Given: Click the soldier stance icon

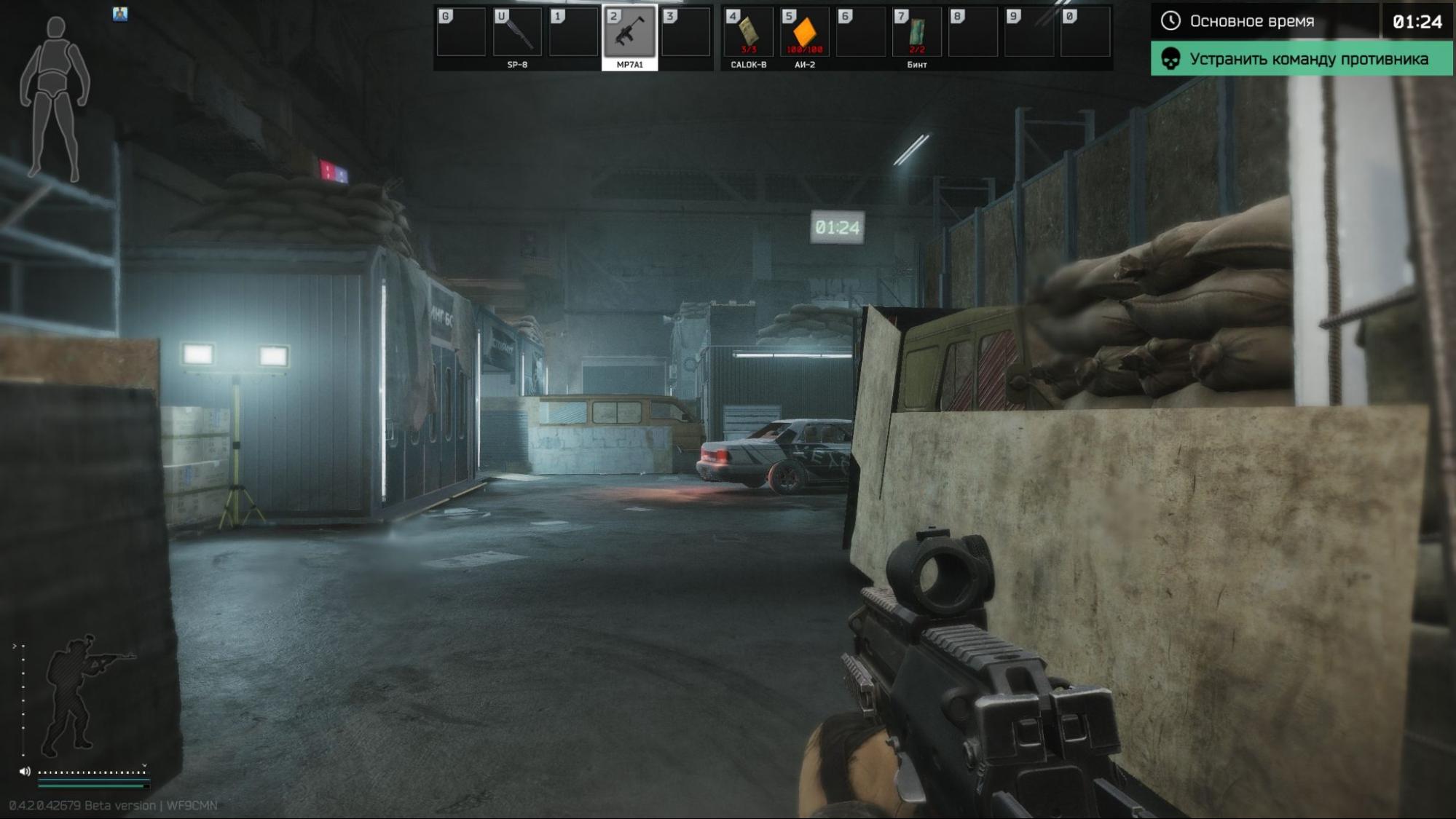Looking at the screenshot, I should pos(79,695).
